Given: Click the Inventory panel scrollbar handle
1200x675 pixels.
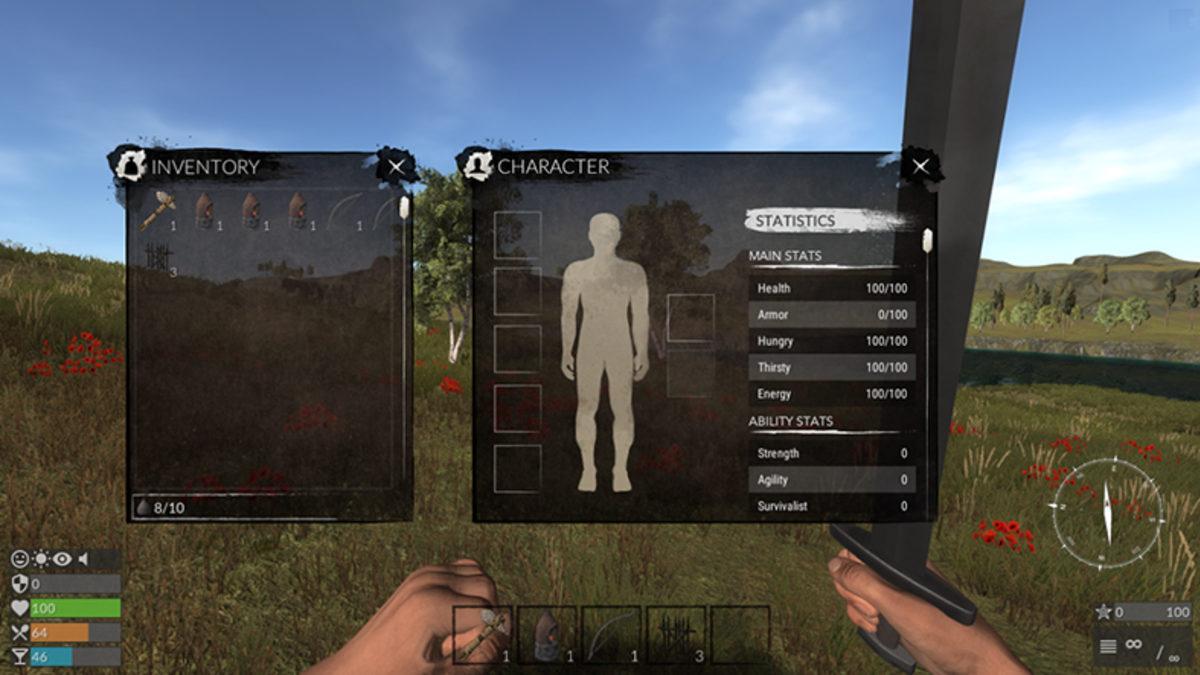Looking at the screenshot, I should point(404,207).
